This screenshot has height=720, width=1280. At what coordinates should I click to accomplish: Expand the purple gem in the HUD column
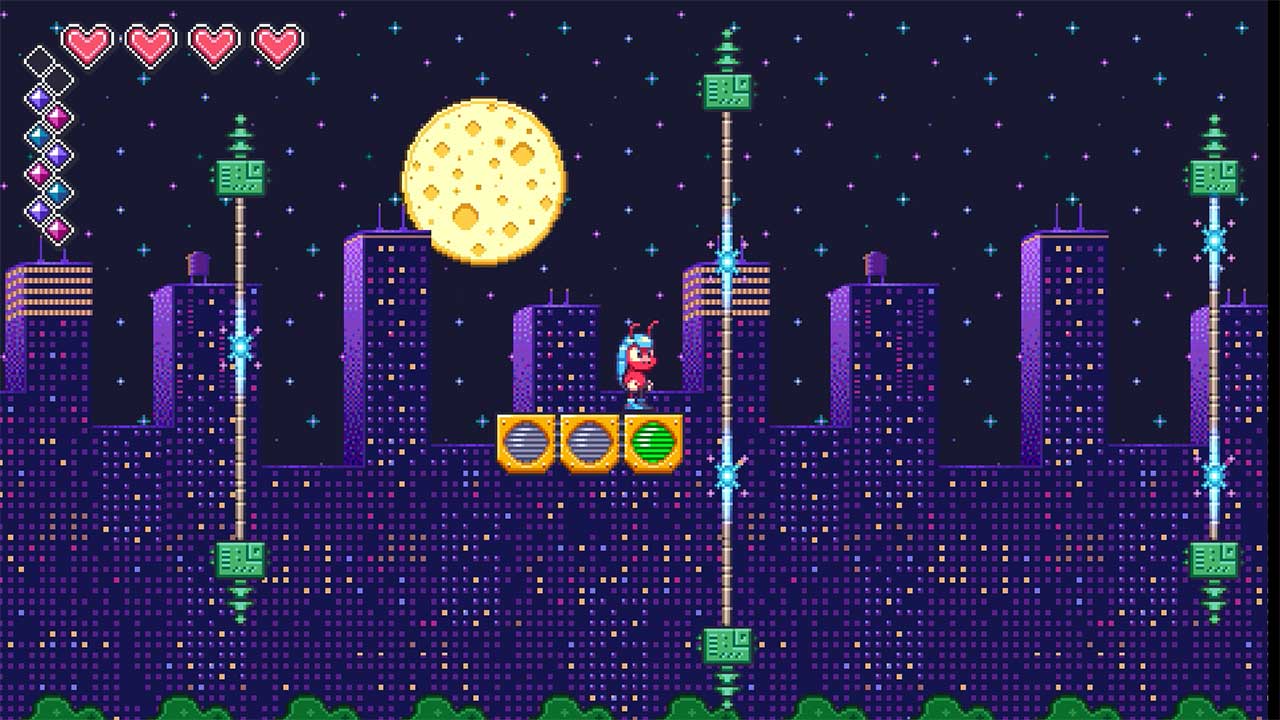point(39,98)
